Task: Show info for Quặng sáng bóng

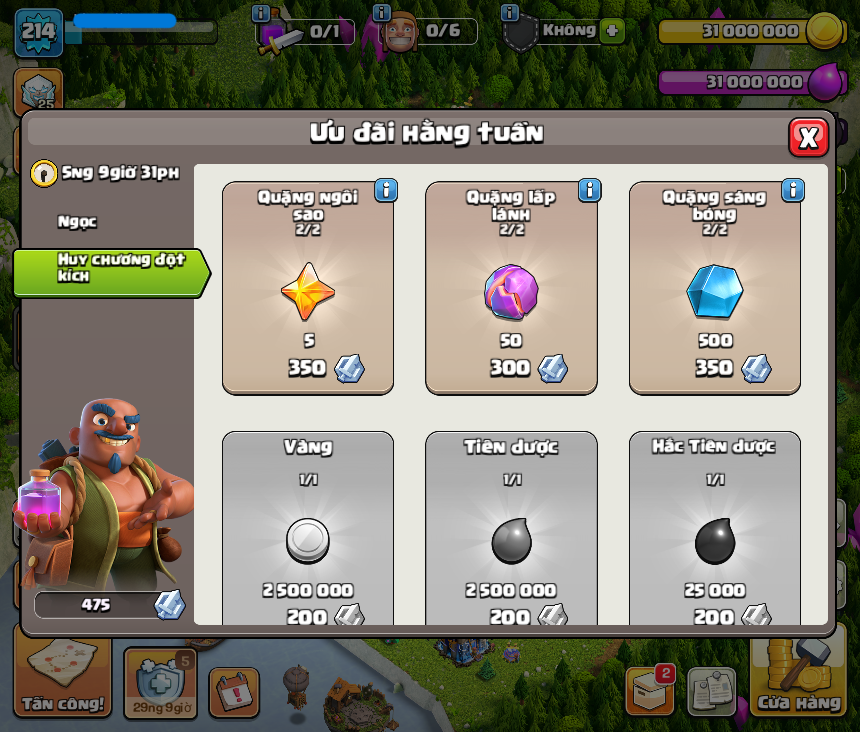Action: [x=793, y=190]
